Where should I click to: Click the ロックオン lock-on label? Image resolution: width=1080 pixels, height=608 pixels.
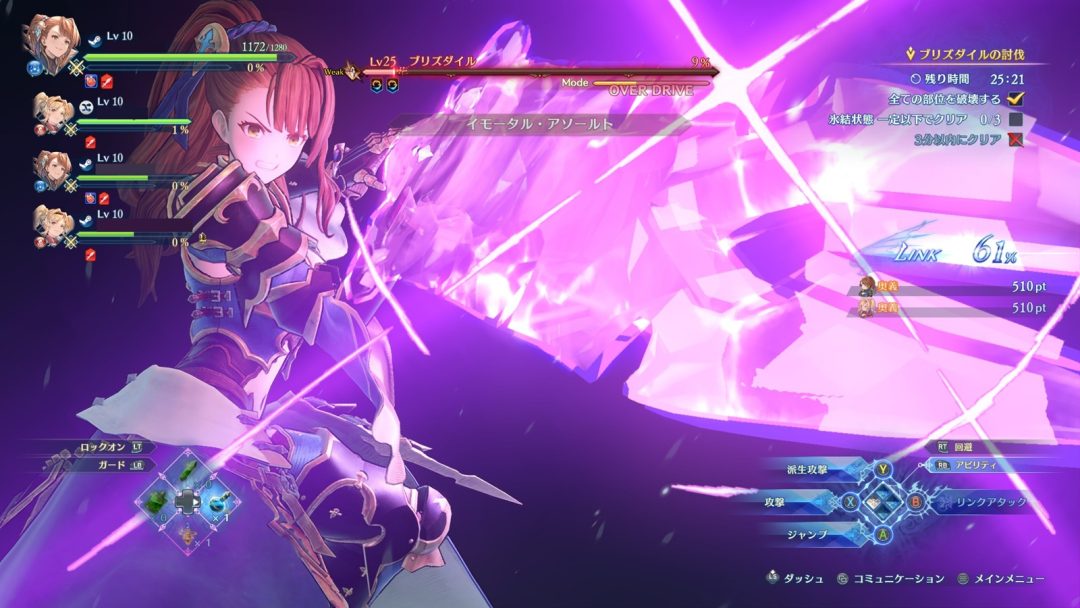tap(103, 448)
